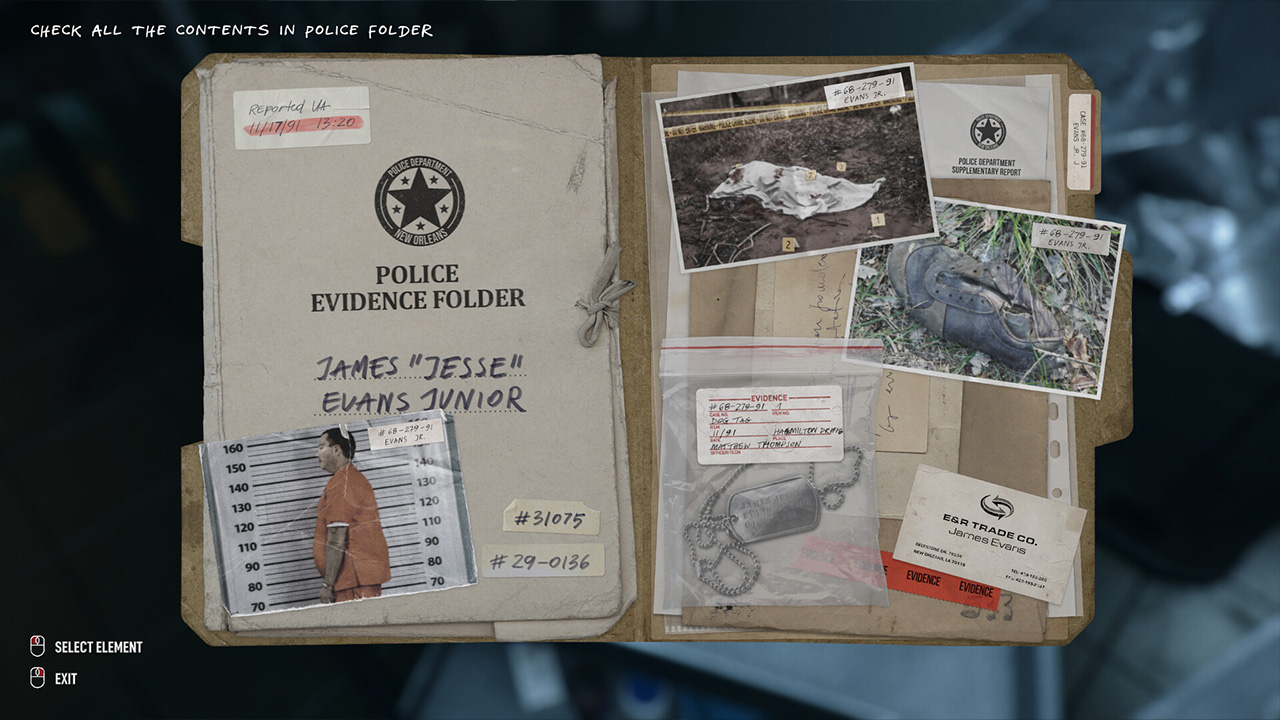Select the #31075 sticky note
This screenshot has width=1280, height=720.
pyautogui.click(x=551, y=518)
